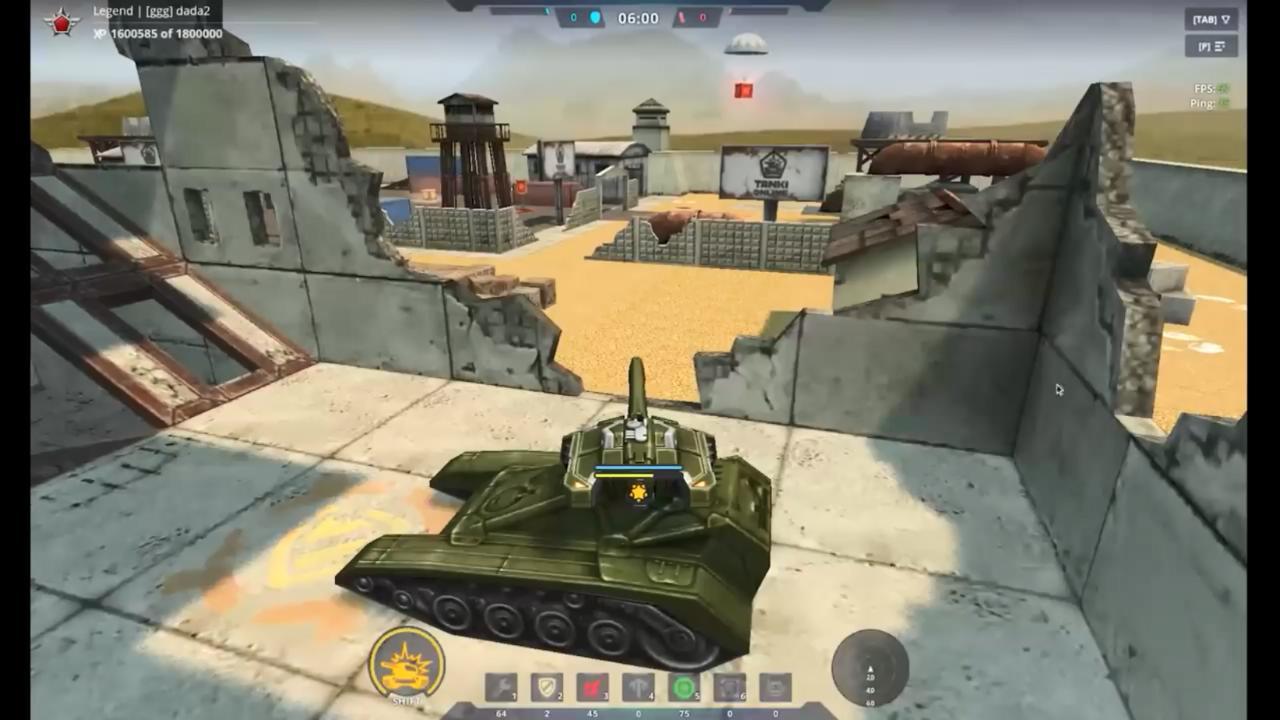Viewport: 1280px width, 720px height.
Task: Select the speed boost supply in slot 4
Action: click(x=636, y=688)
